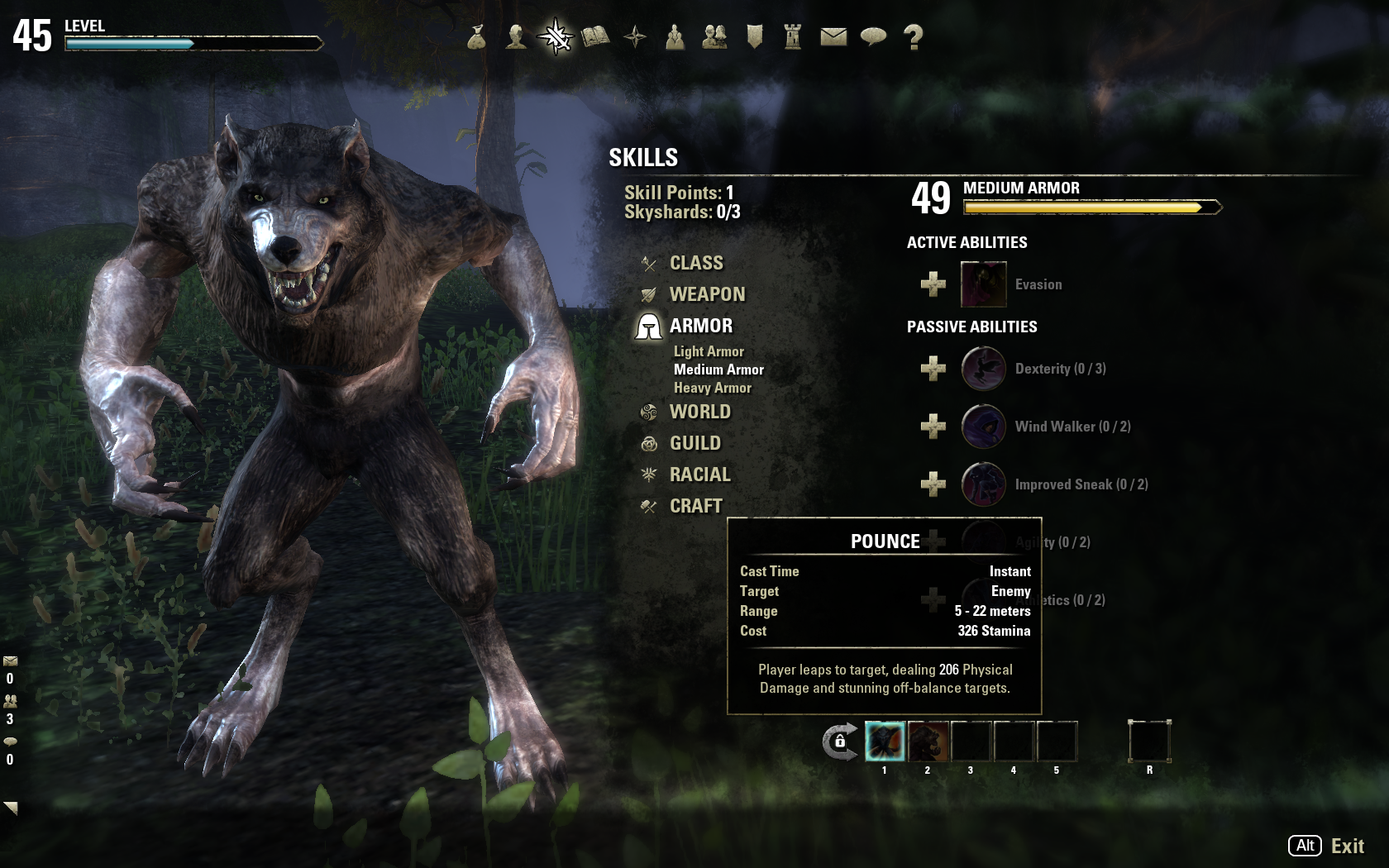
Task: Add a point to Dexterity passive
Action: (x=933, y=369)
